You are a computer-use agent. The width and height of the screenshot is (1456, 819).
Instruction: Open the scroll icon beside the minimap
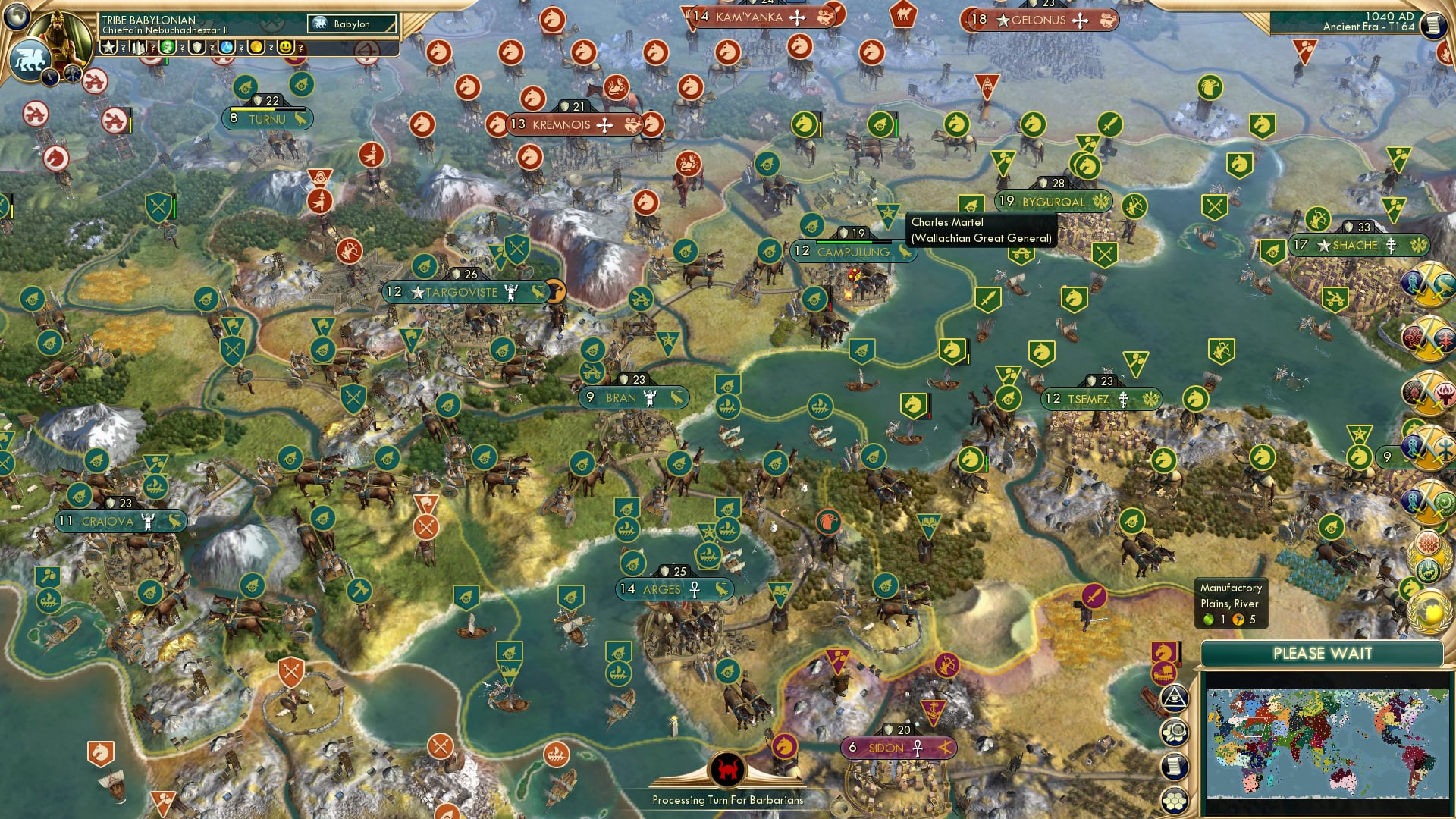click(1174, 767)
